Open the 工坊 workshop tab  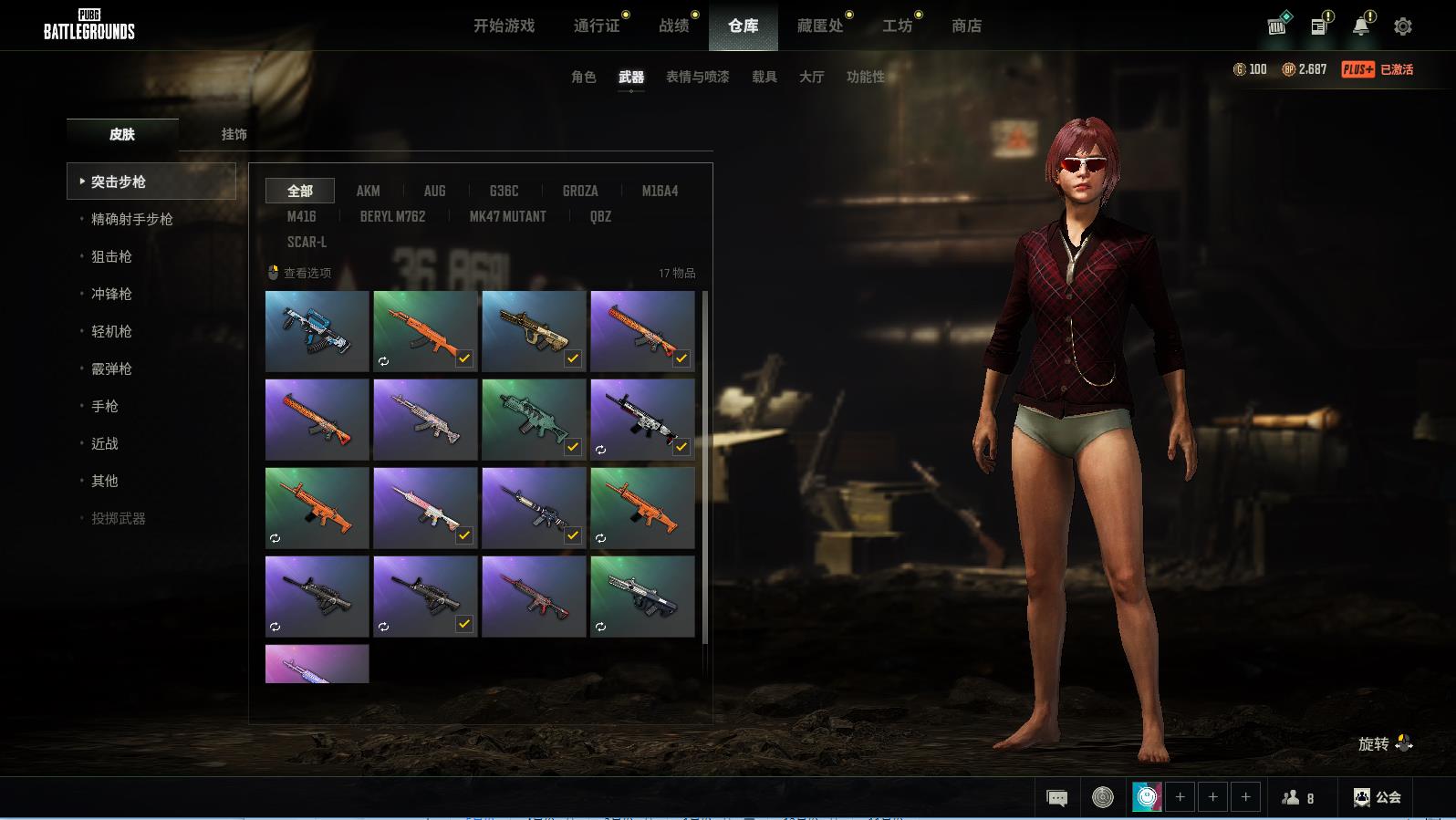tap(897, 26)
